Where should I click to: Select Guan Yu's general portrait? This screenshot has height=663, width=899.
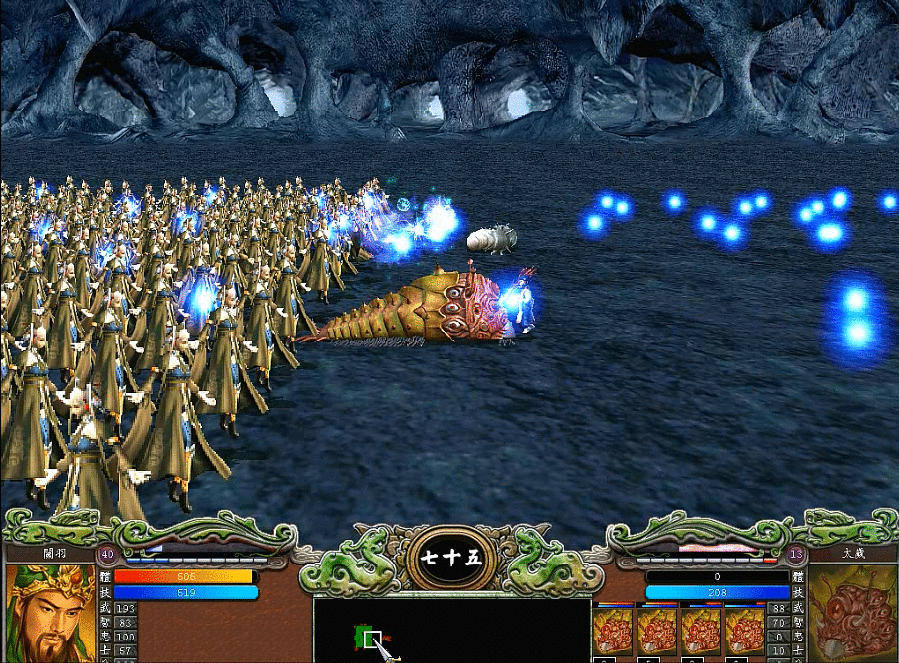point(51,613)
